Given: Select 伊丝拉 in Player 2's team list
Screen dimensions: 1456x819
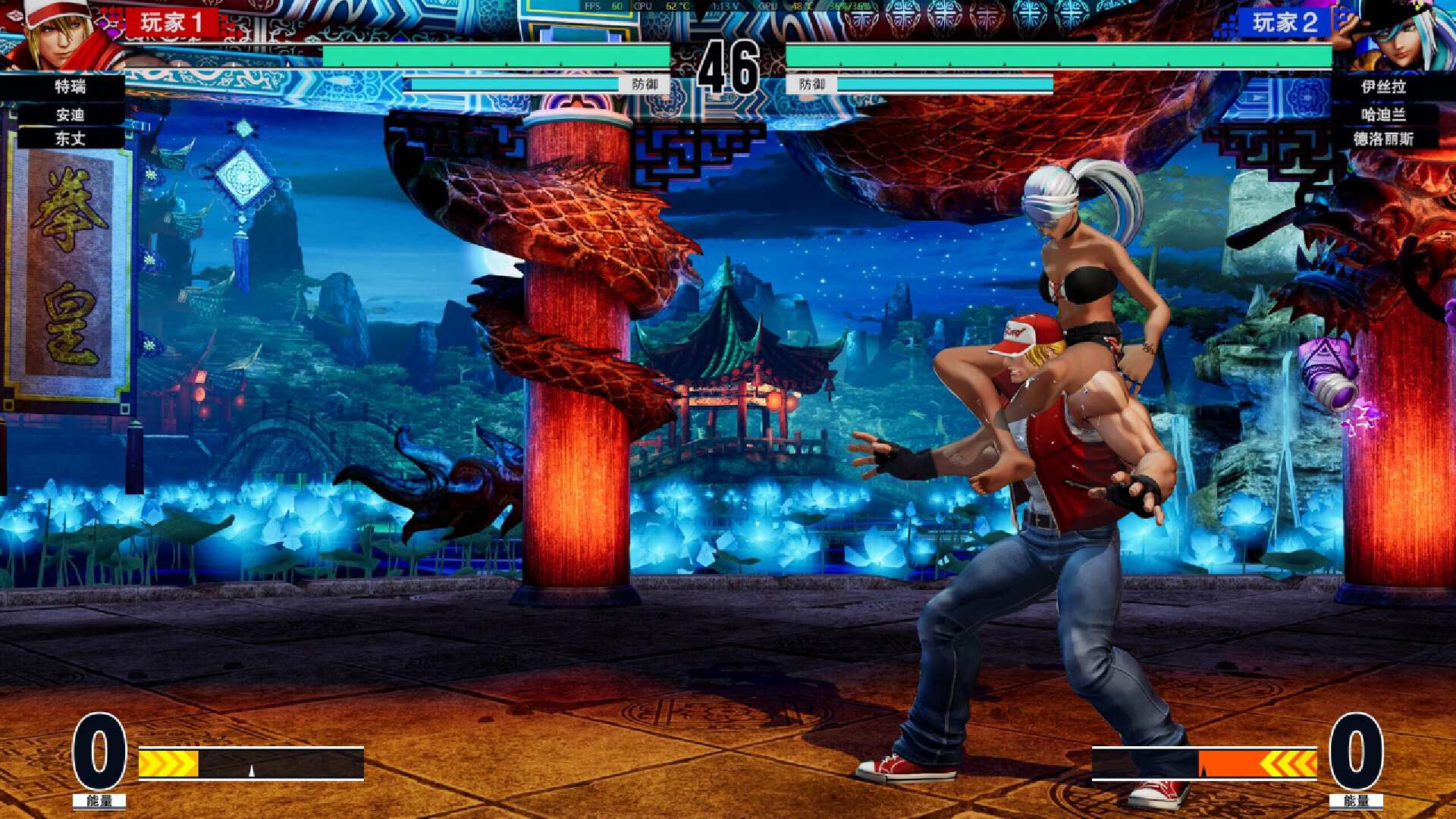Looking at the screenshot, I should (x=1383, y=86).
